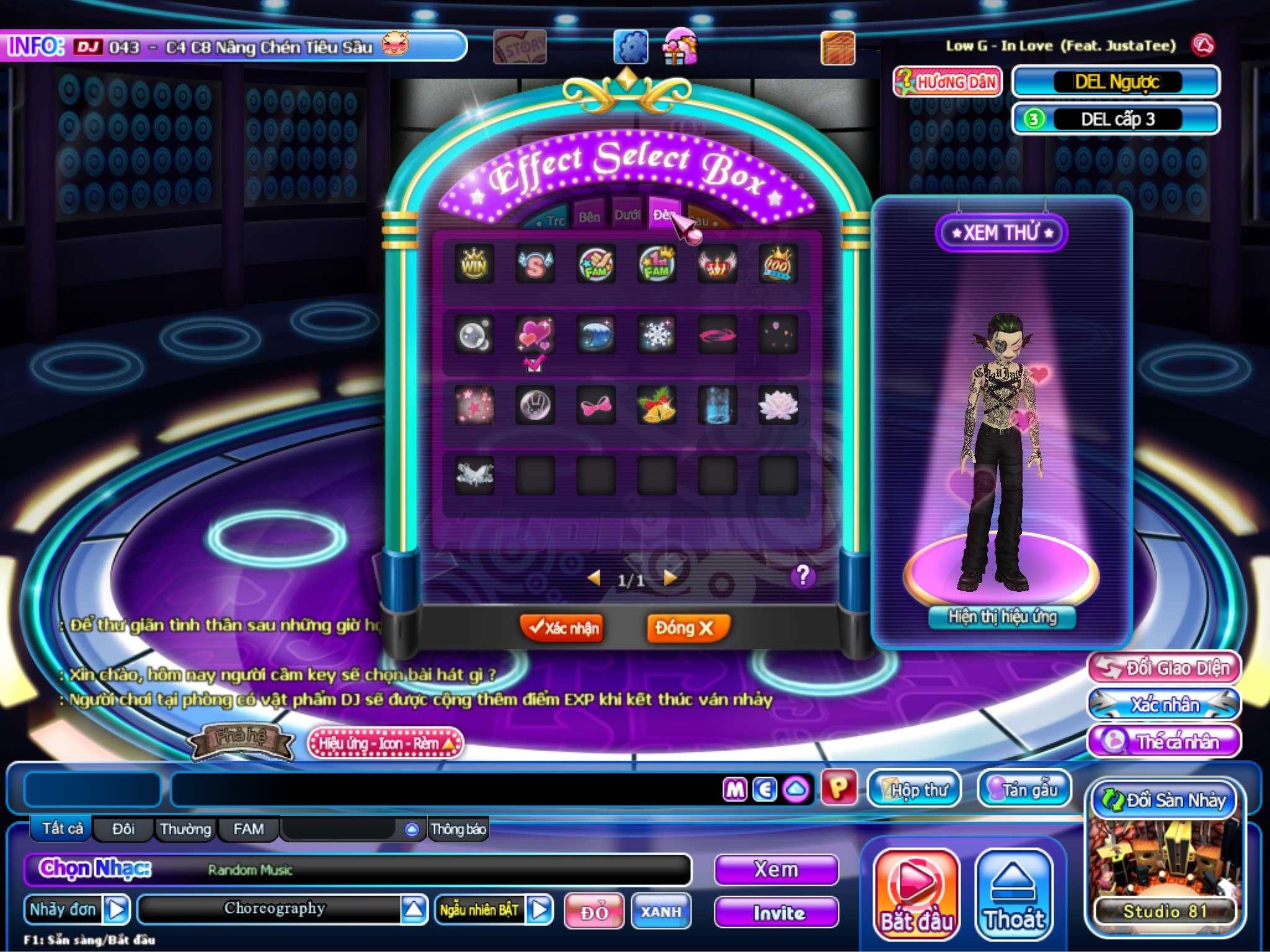Choose the snowflake effect slot
This screenshot has height=952, width=1270.
[x=657, y=335]
